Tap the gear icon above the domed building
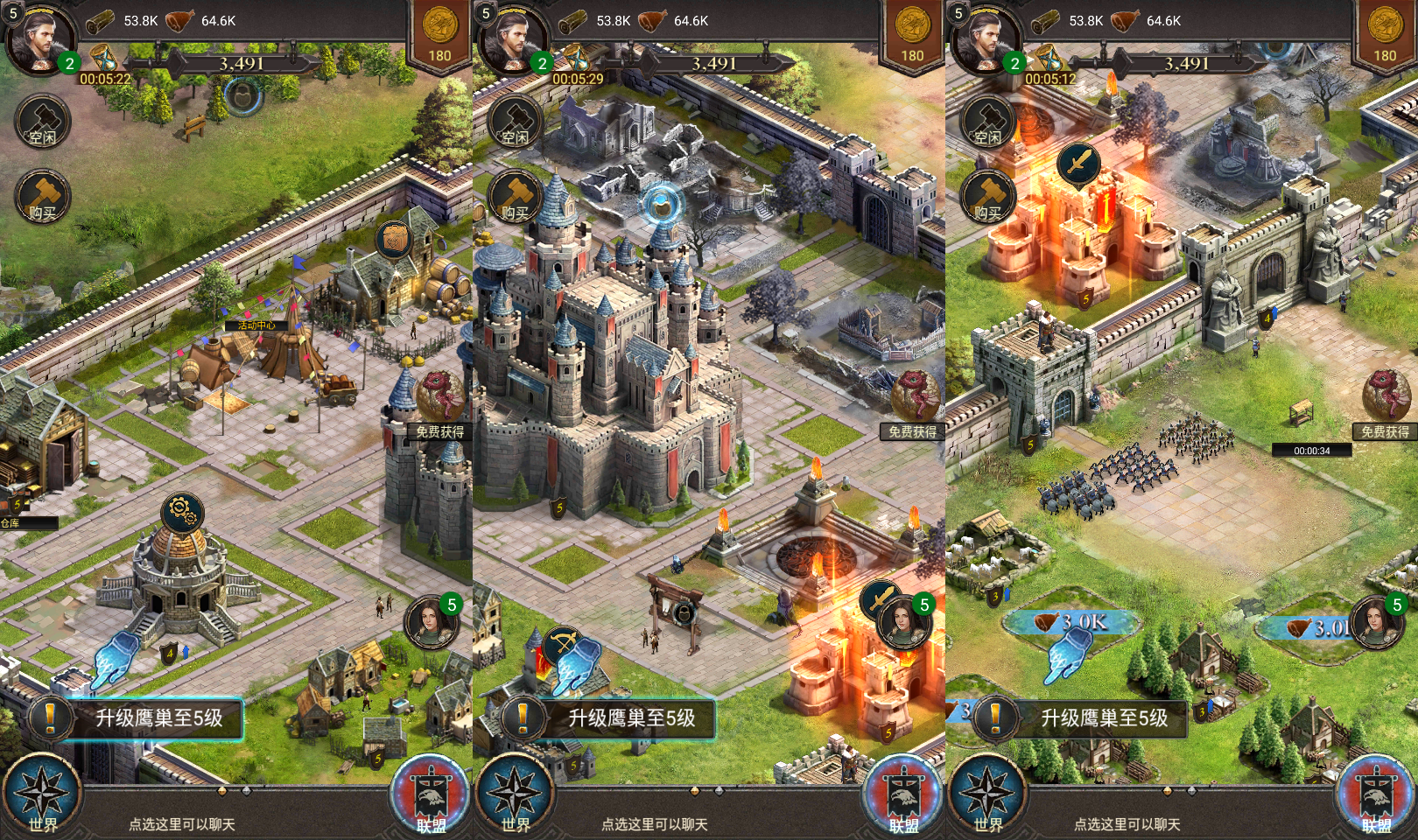The width and height of the screenshot is (1418, 840). [x=182, y=513]
